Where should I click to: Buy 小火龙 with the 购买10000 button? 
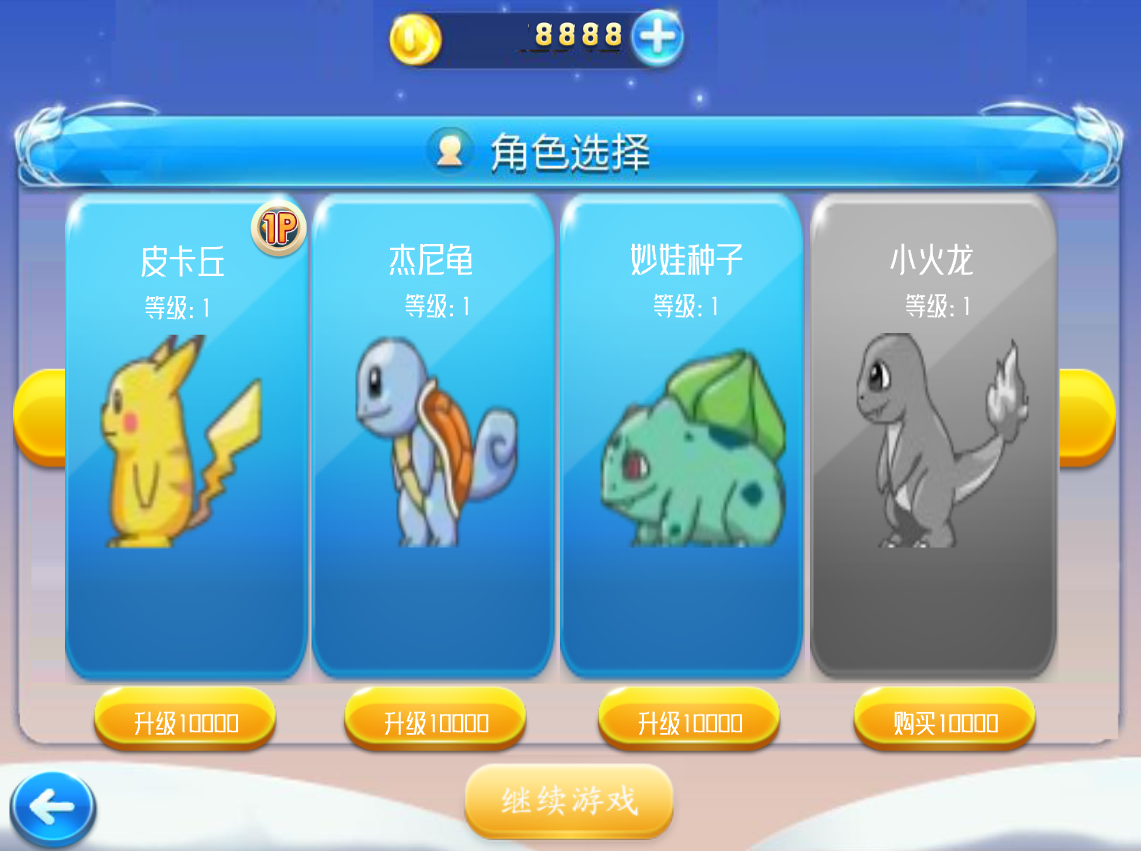944,720
